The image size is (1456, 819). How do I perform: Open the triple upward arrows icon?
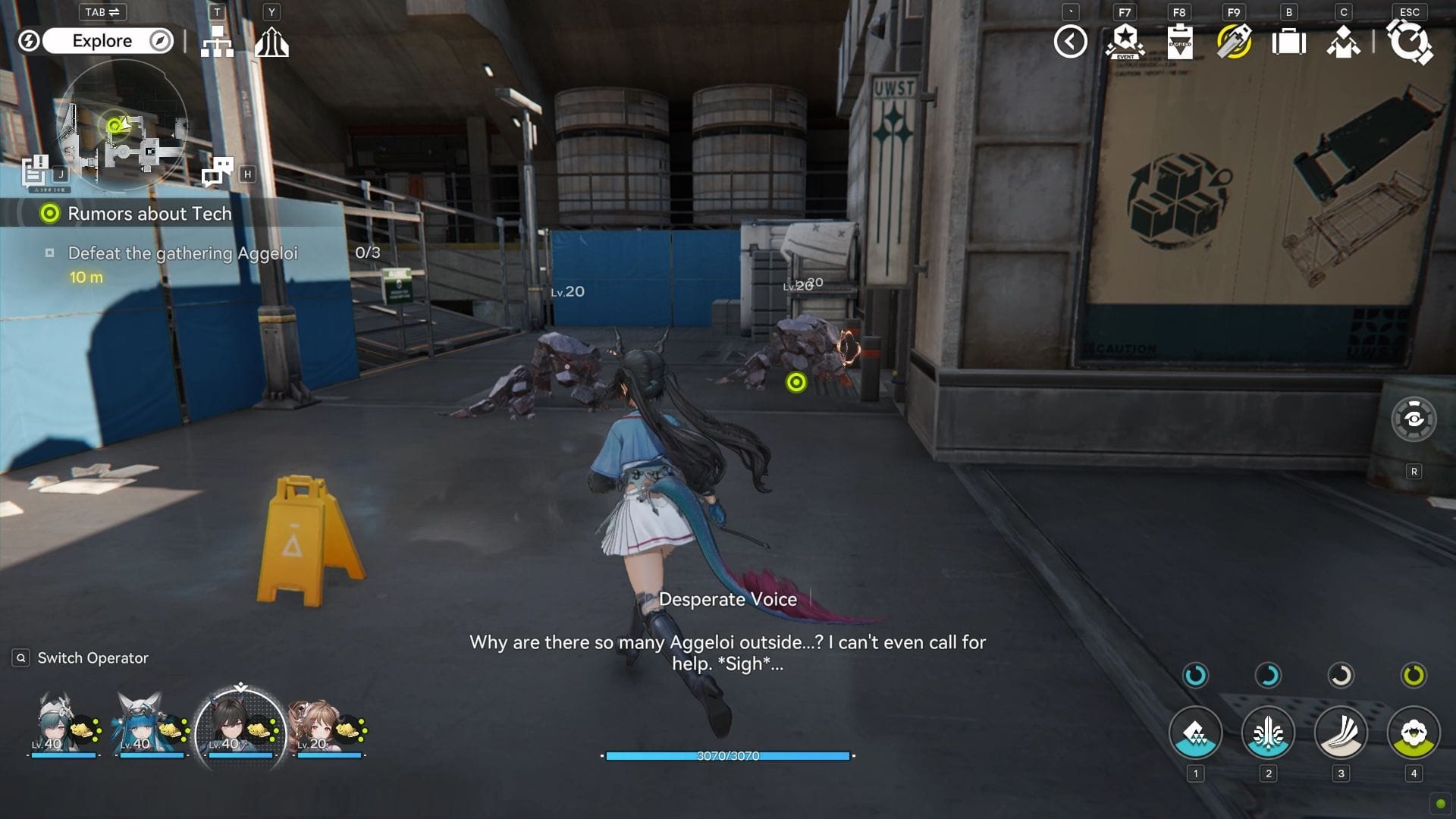click(271, 42)
